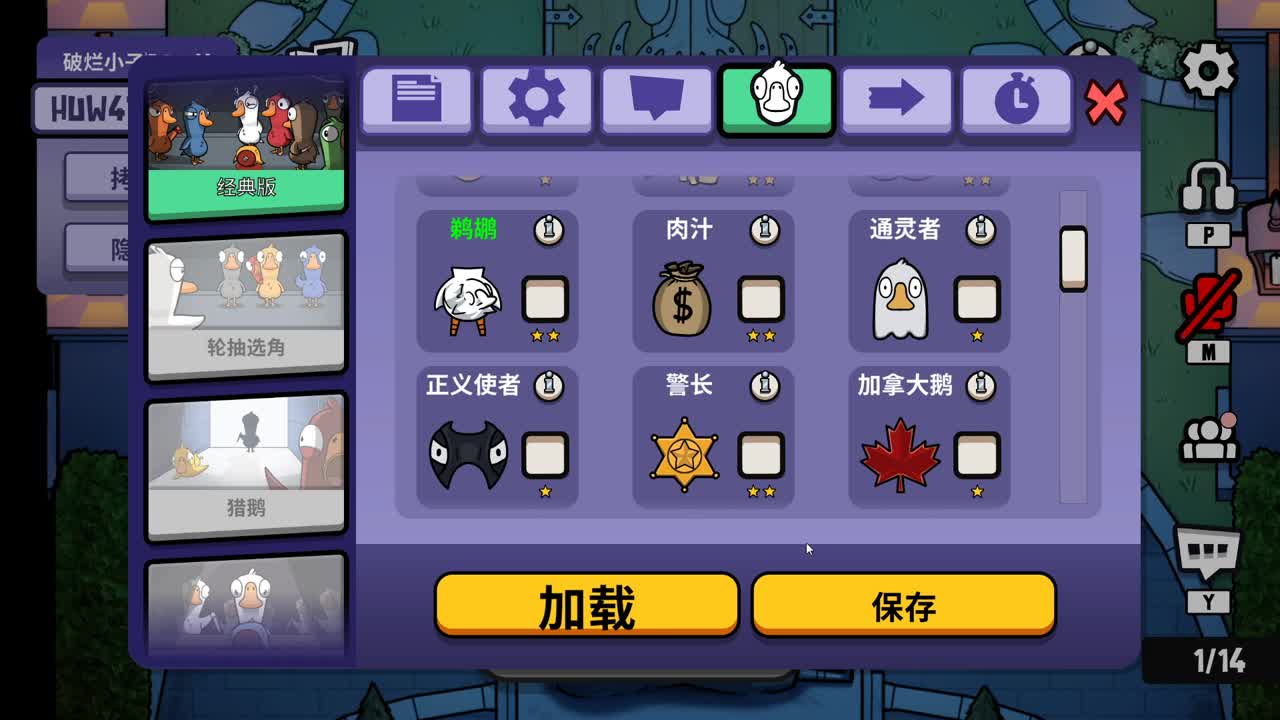Open the duck roles tab icon
This screenshot has height=720, width=1280.
pos(776,99)
